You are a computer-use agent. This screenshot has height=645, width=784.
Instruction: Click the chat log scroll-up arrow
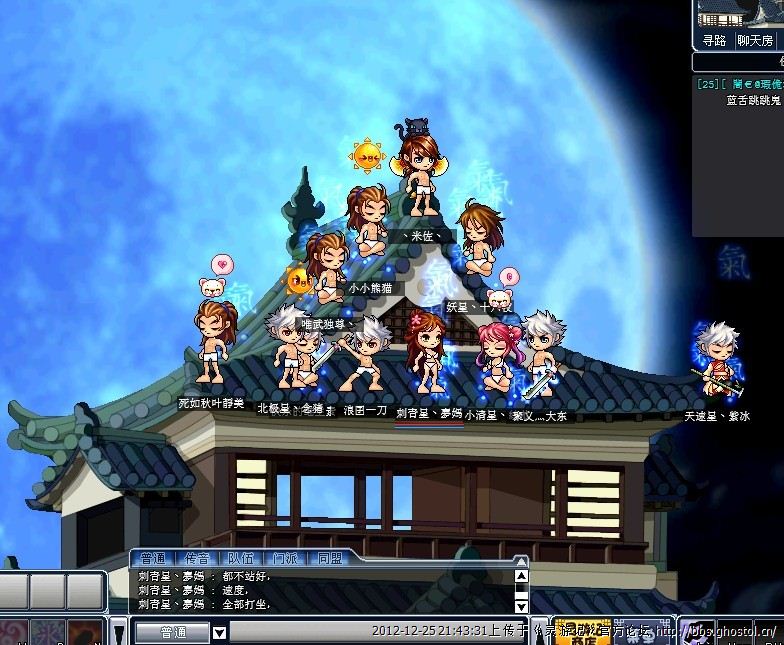521,577
